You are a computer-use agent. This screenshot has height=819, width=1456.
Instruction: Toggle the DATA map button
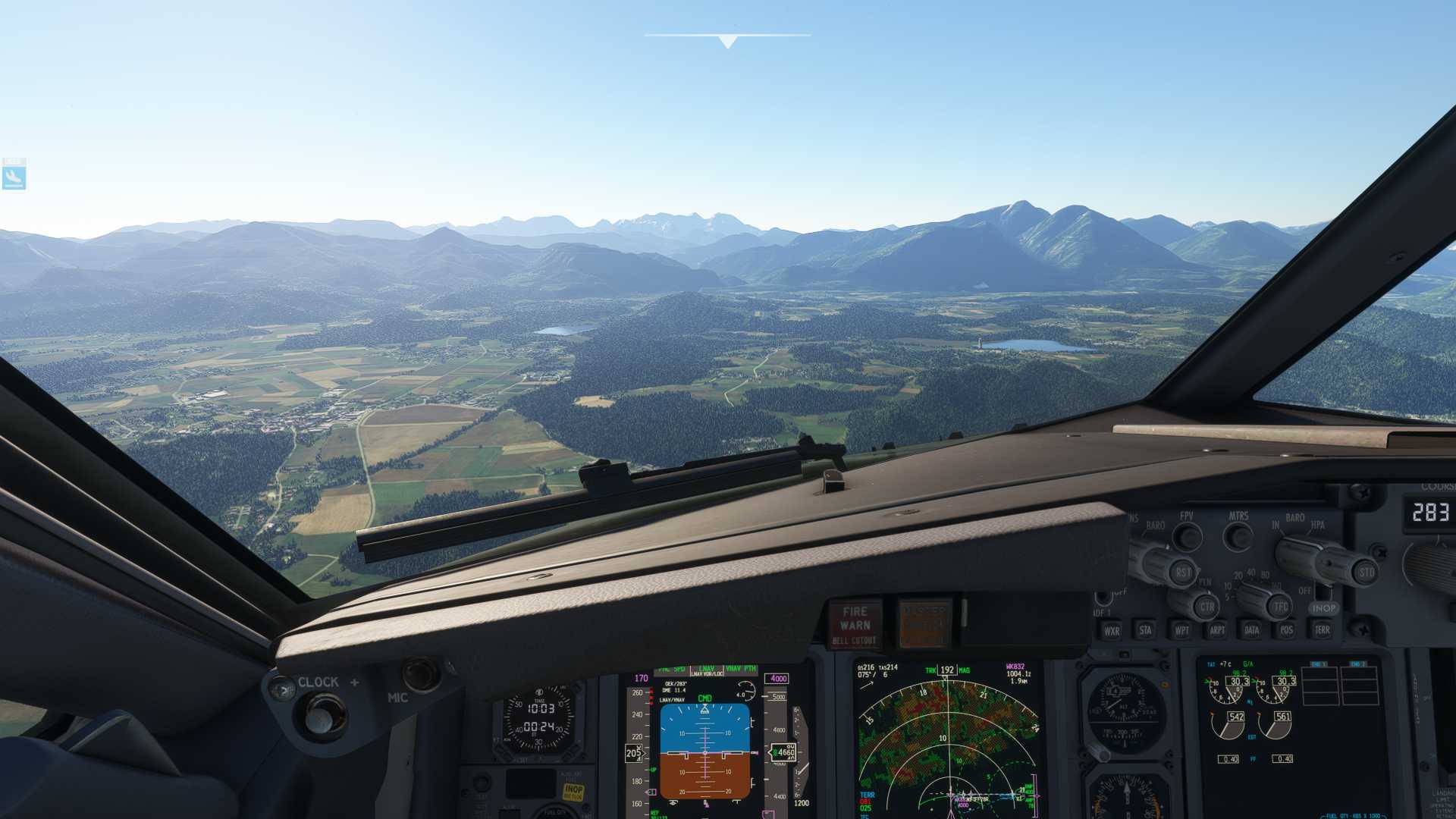click(x=1252, y=630)
